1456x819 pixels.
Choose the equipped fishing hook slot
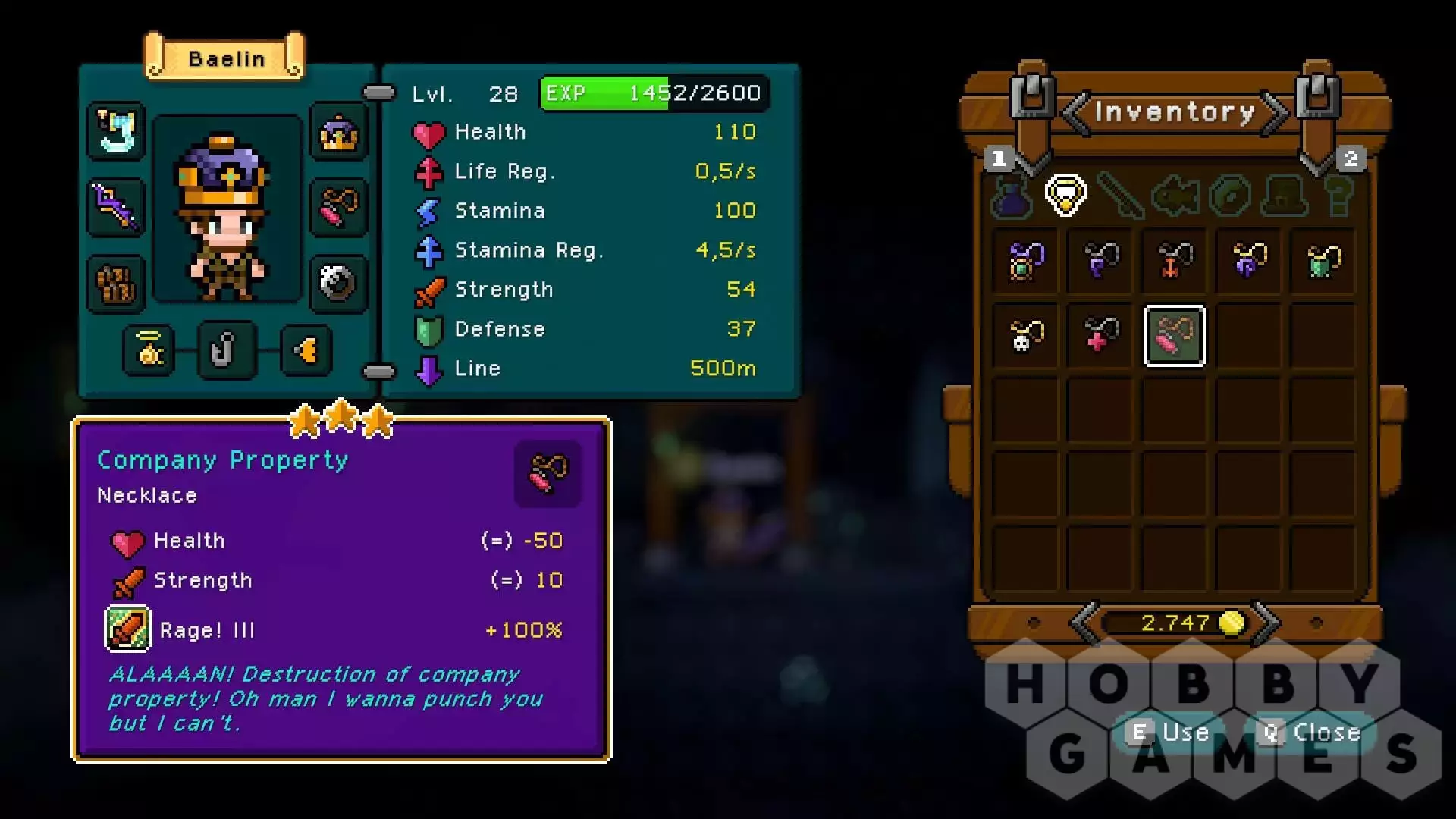tap(226, 350)
